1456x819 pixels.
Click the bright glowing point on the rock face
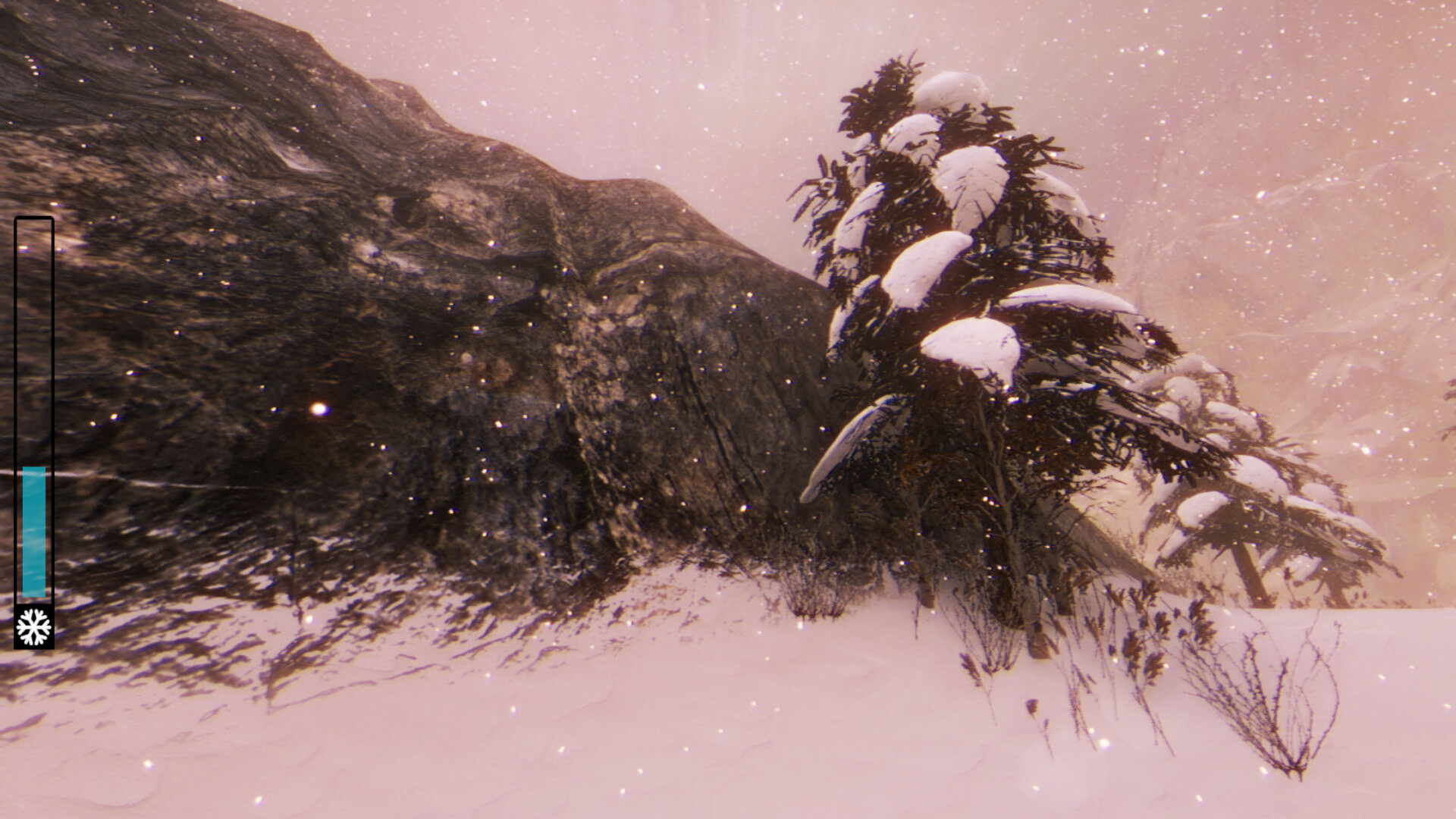pyautogui.click(x=318, y=409)
